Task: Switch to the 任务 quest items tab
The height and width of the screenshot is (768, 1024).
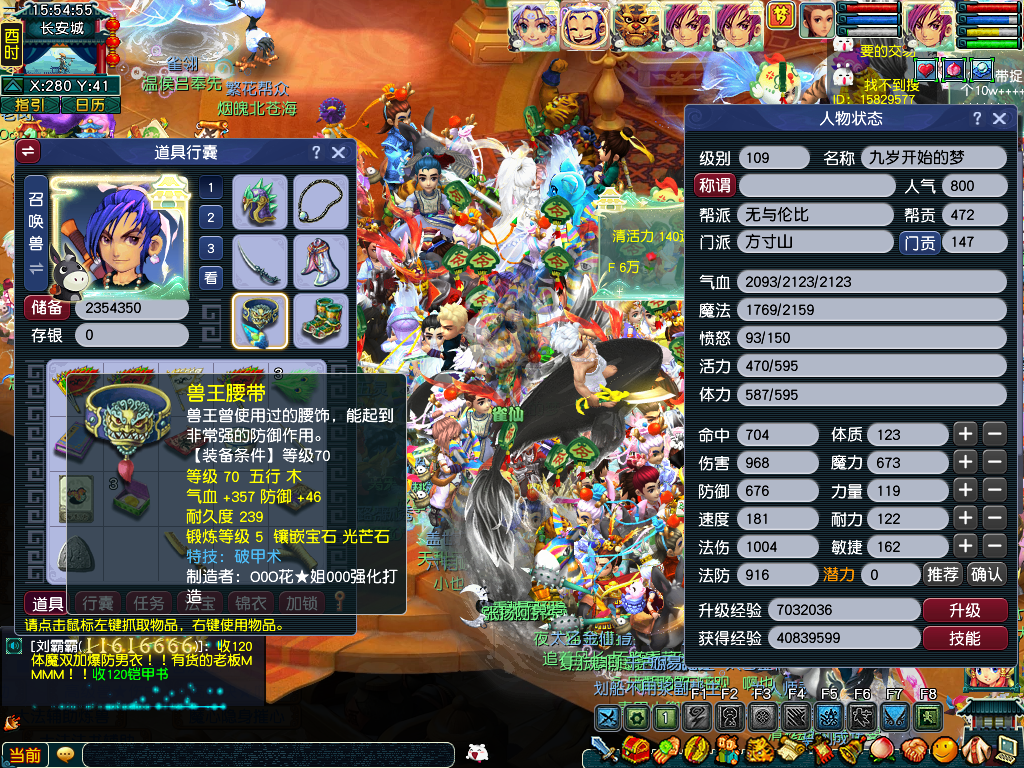Action: [149, 603]
